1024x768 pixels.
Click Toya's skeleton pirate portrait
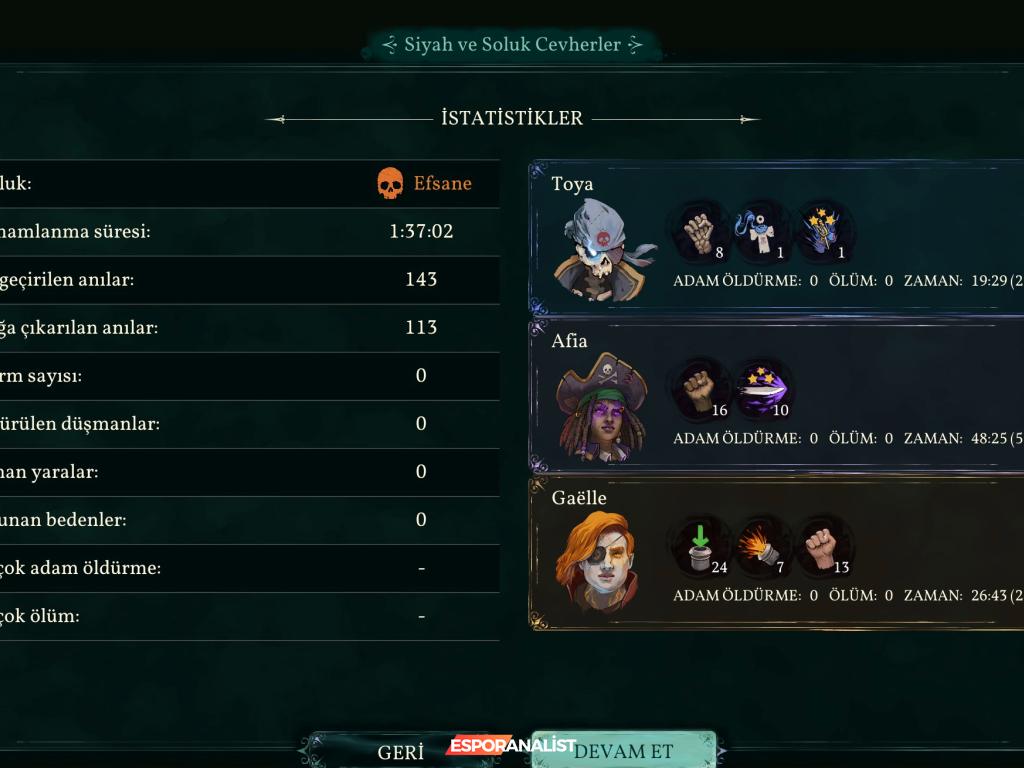pos(601,250)
